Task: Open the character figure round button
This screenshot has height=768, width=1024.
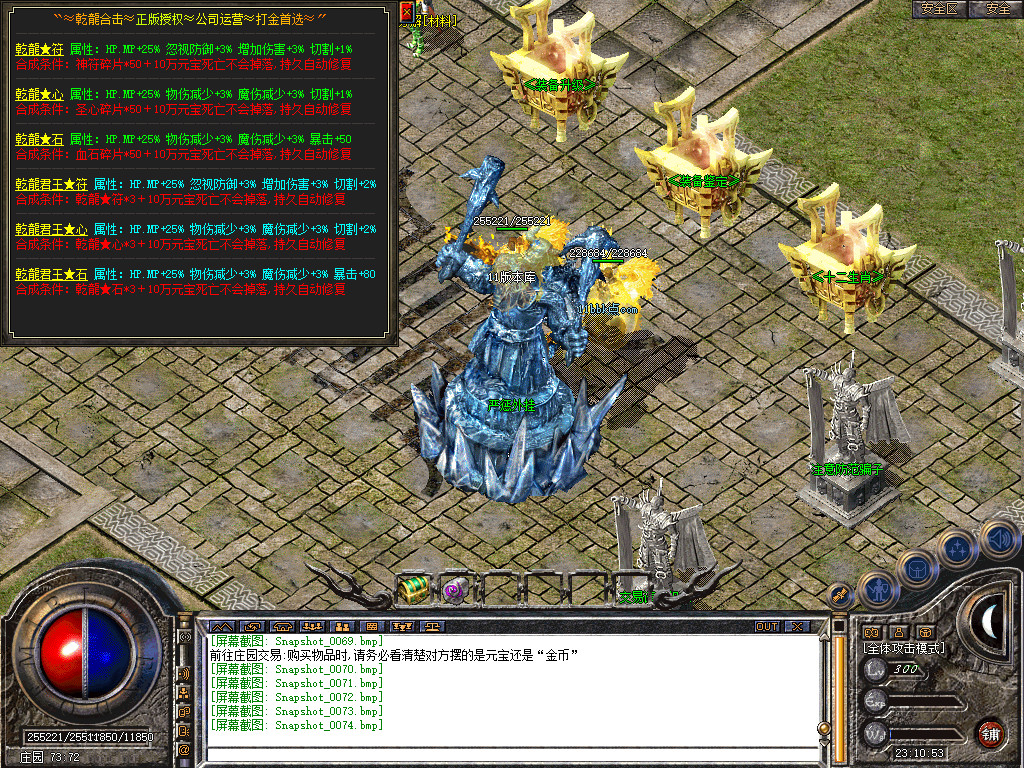Action: click(x=876, y=590)
